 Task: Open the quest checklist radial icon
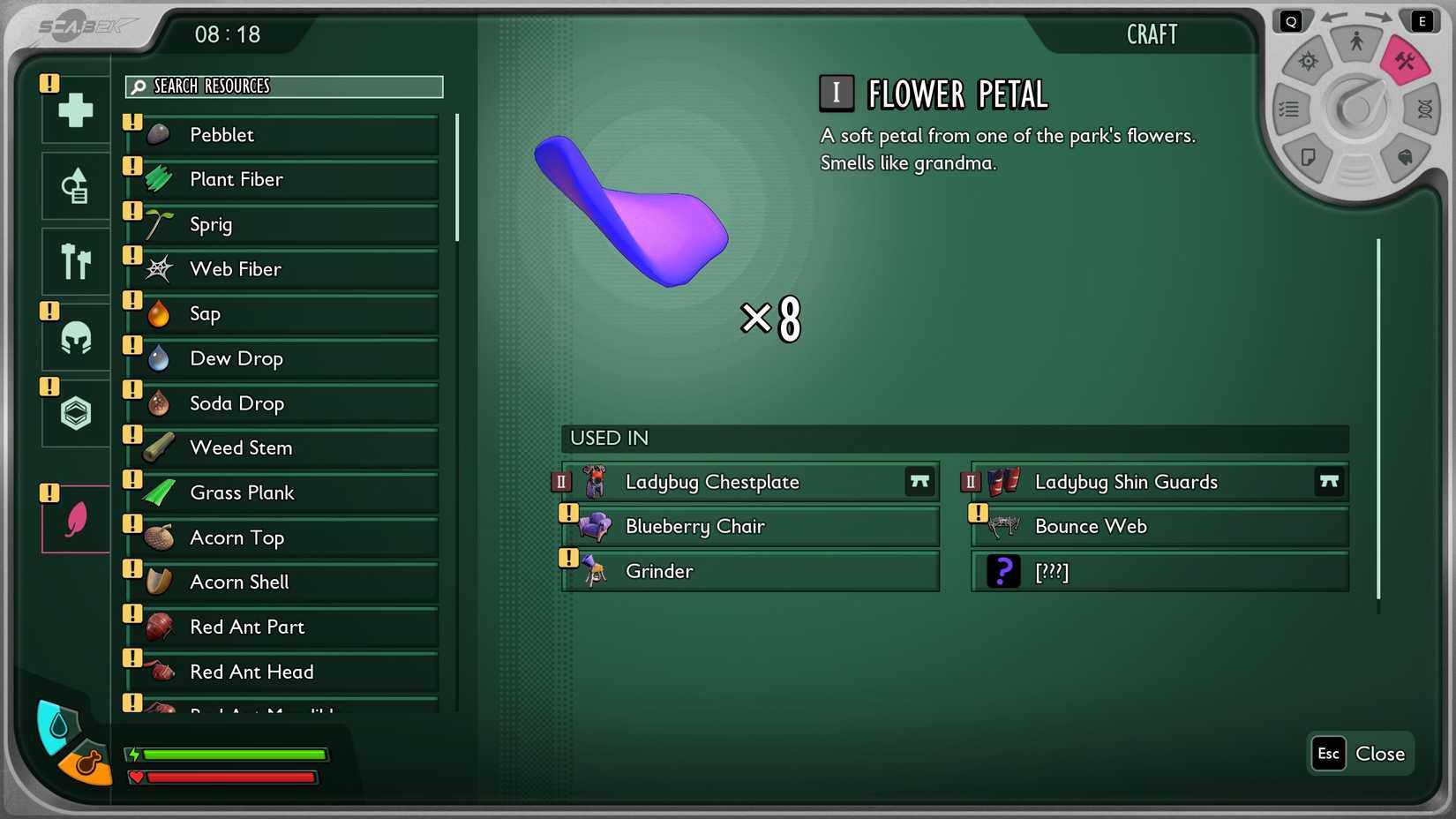[1289, 109]
